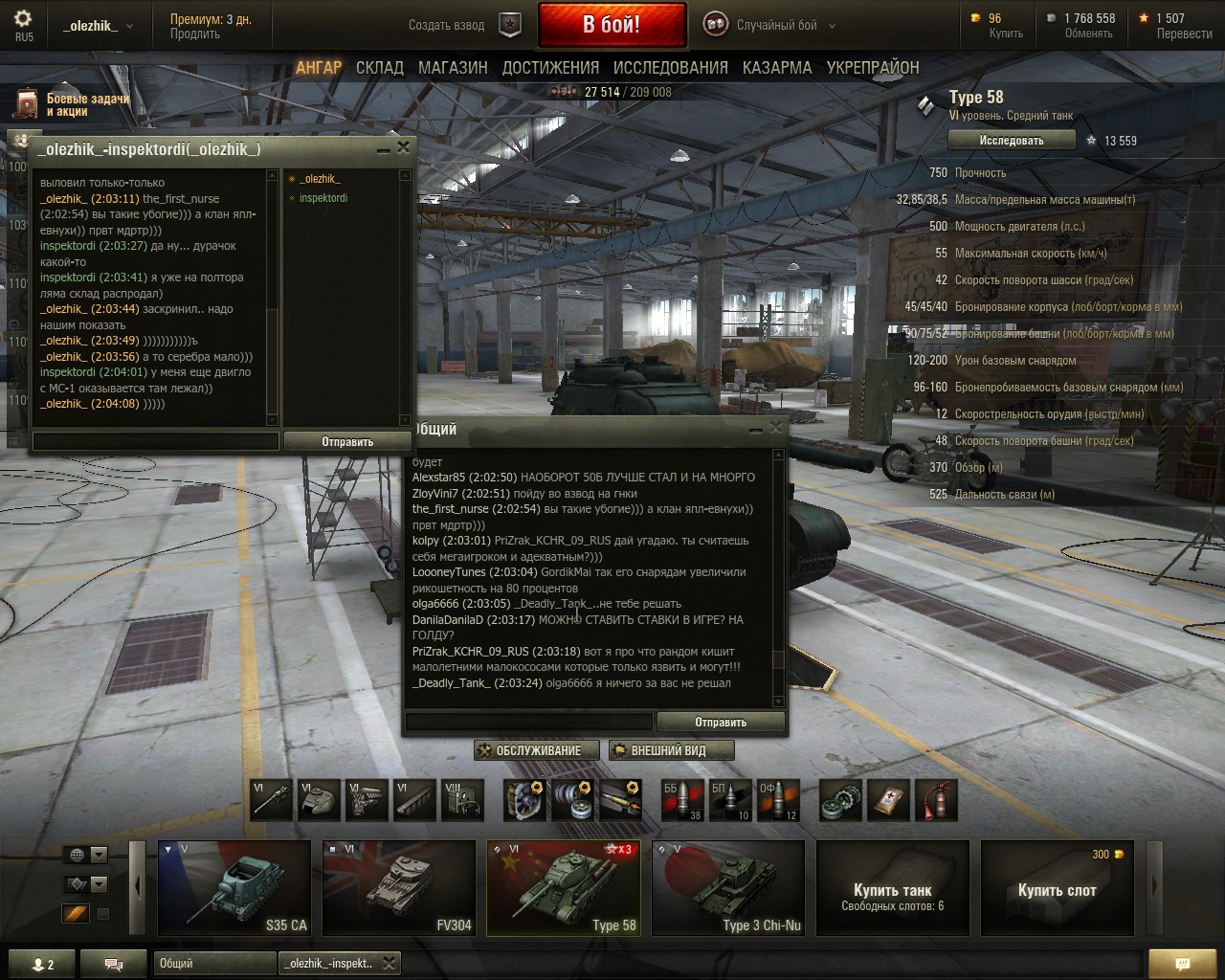Close the private chat with inspektordi
1225x980 pixels.
[403, 147]
